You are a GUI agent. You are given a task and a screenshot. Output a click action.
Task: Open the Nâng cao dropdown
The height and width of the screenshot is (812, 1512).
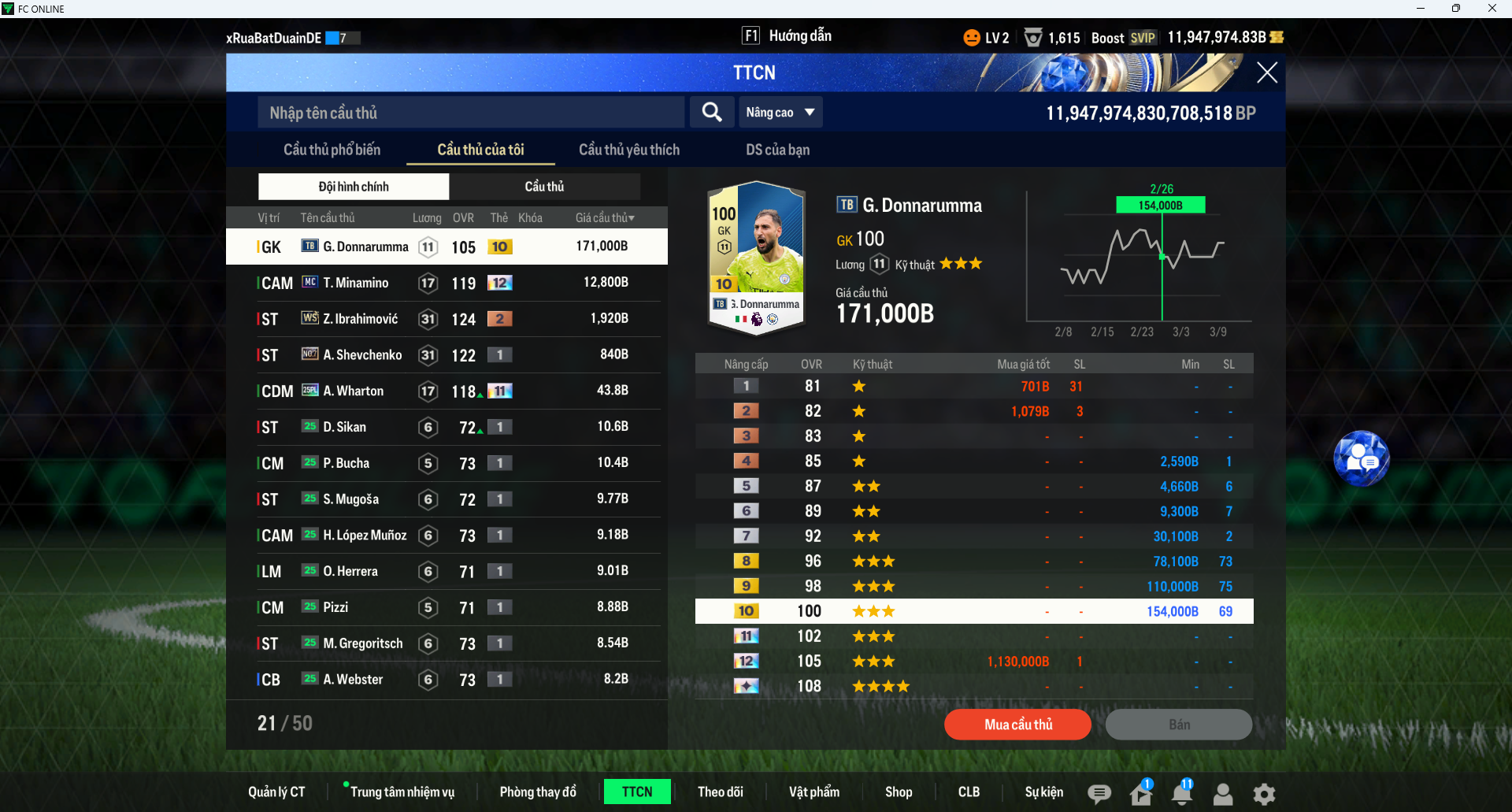click(780, 113)
